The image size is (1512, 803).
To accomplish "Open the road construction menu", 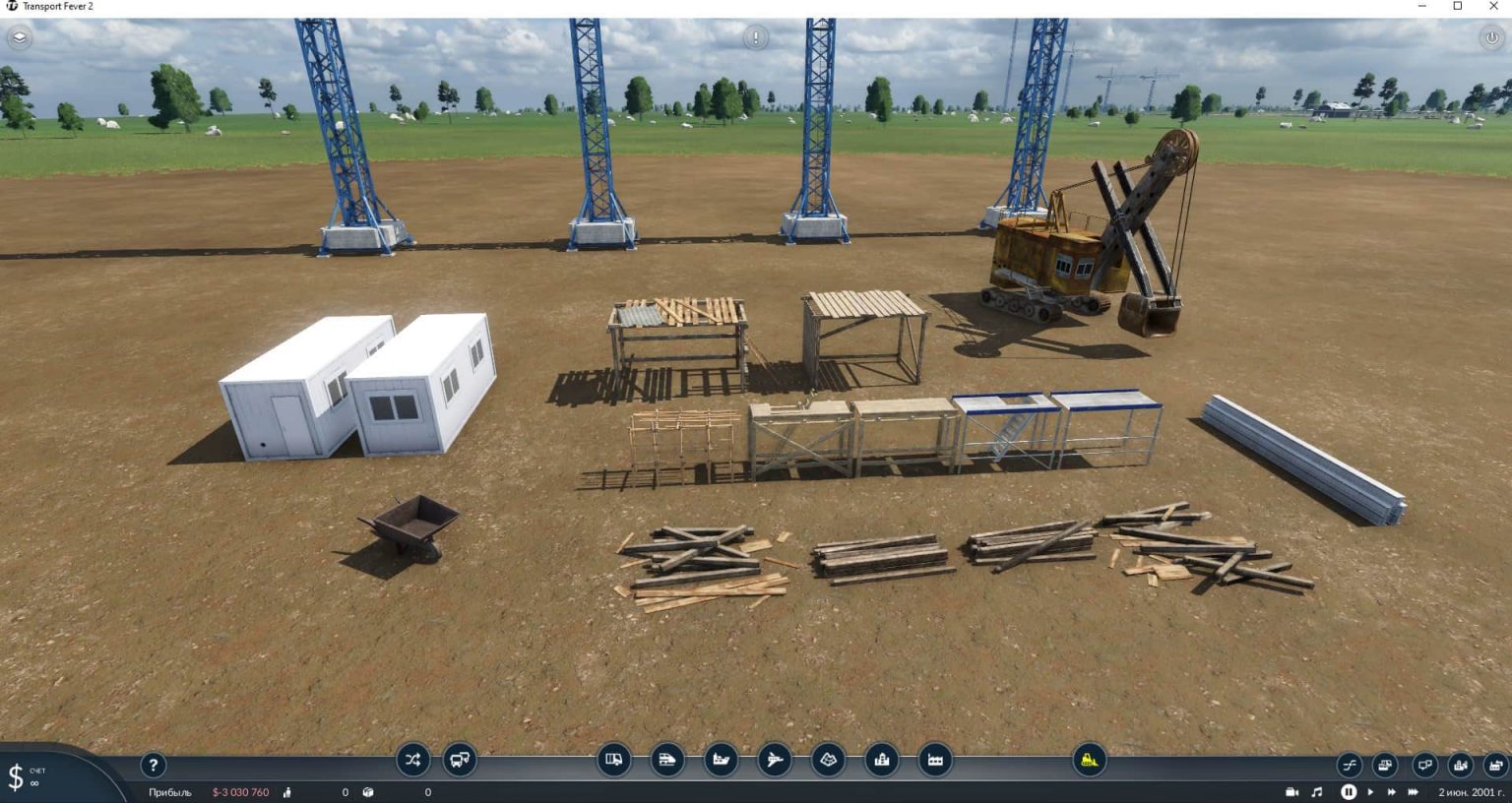I will (x=614, y=760).
